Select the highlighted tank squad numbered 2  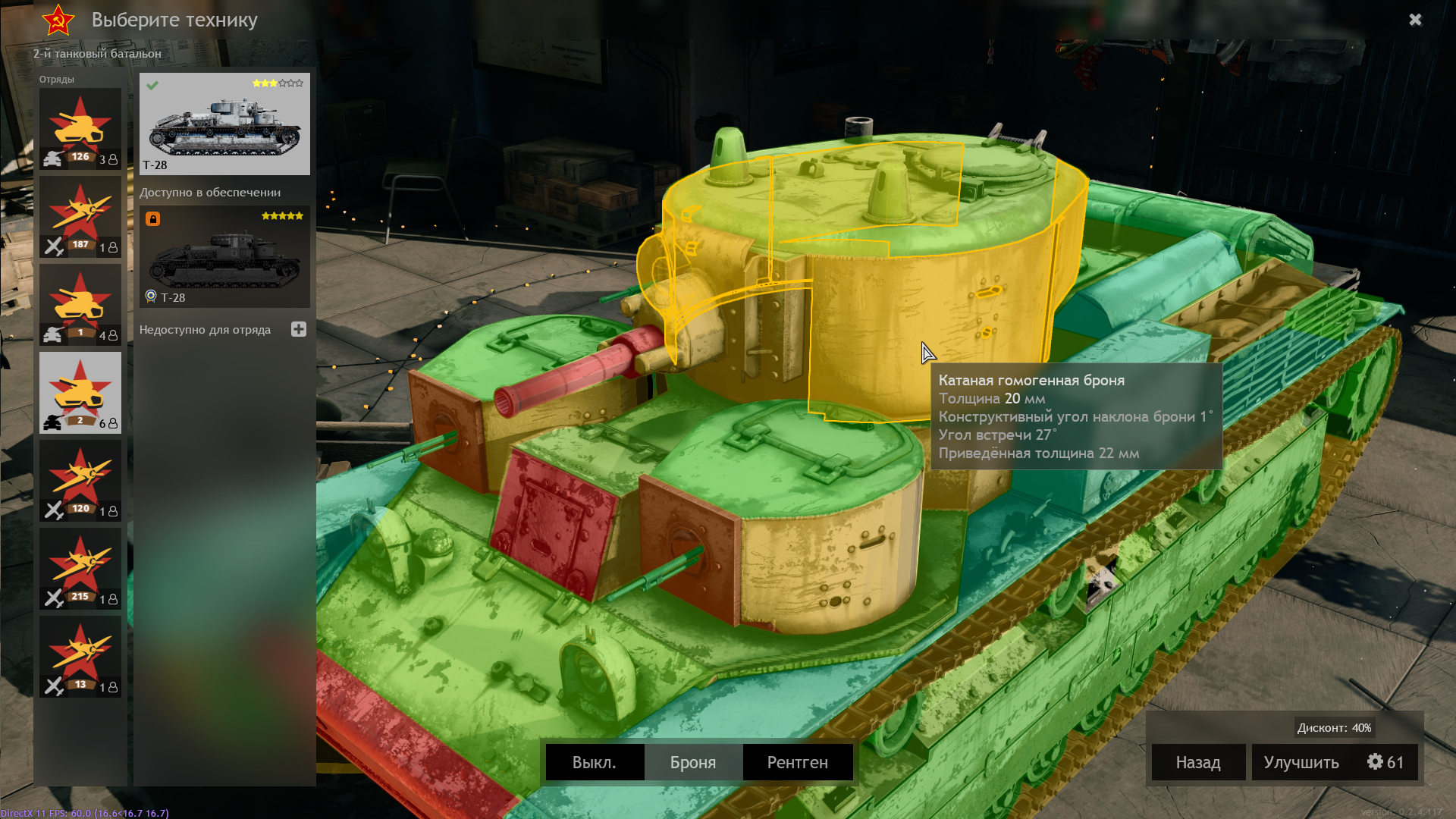(x=80, y=393)
